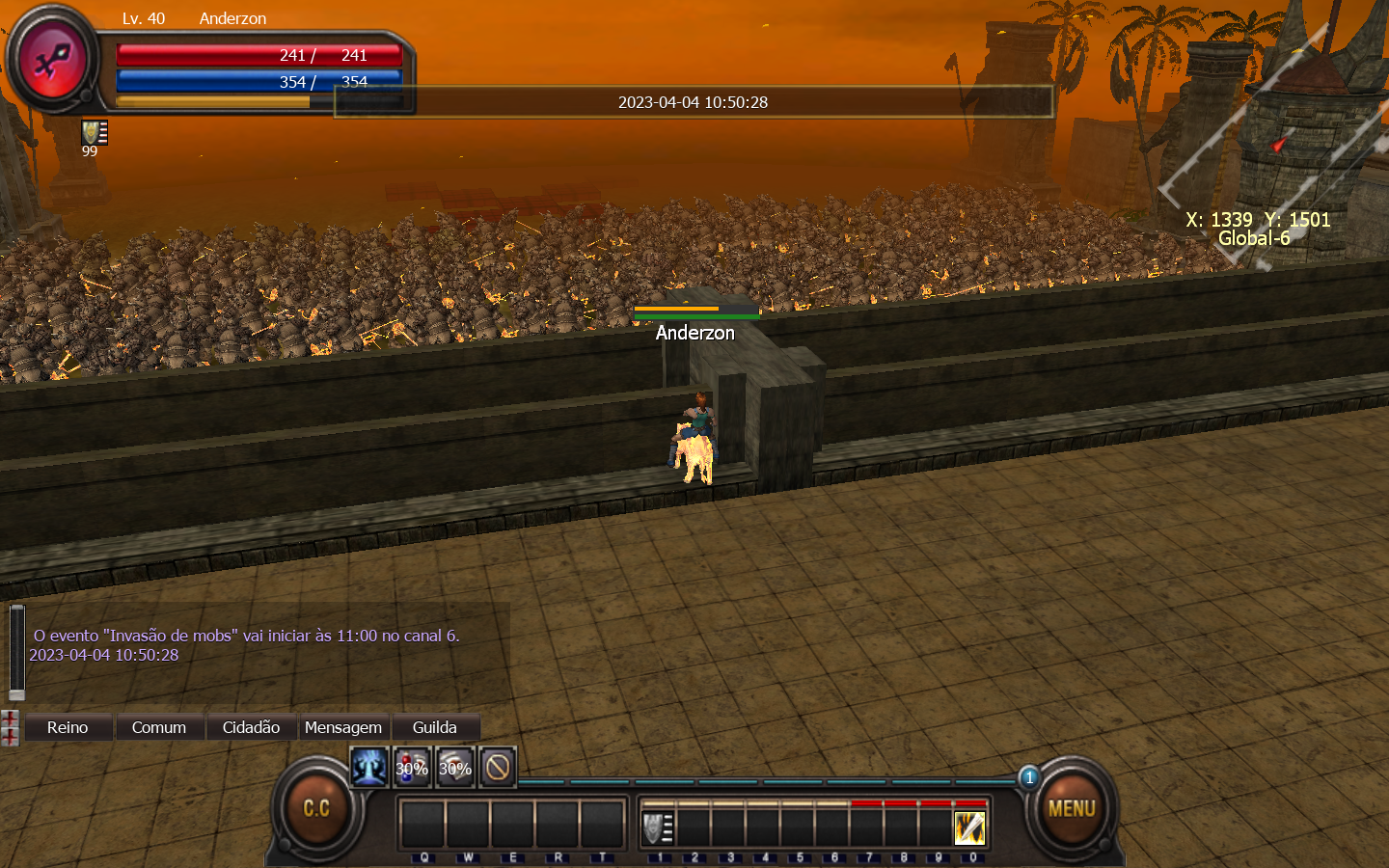Toggle the potion 30% auto-use icon
The height and width of the screenshot is (868, 1389).
coord(412,768)
